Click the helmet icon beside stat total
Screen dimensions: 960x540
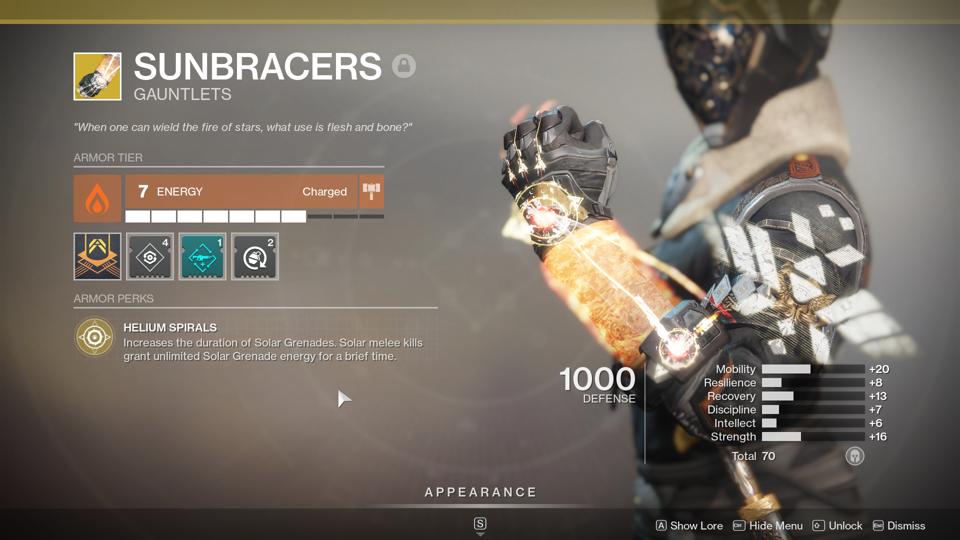click(x=854, y=456)
